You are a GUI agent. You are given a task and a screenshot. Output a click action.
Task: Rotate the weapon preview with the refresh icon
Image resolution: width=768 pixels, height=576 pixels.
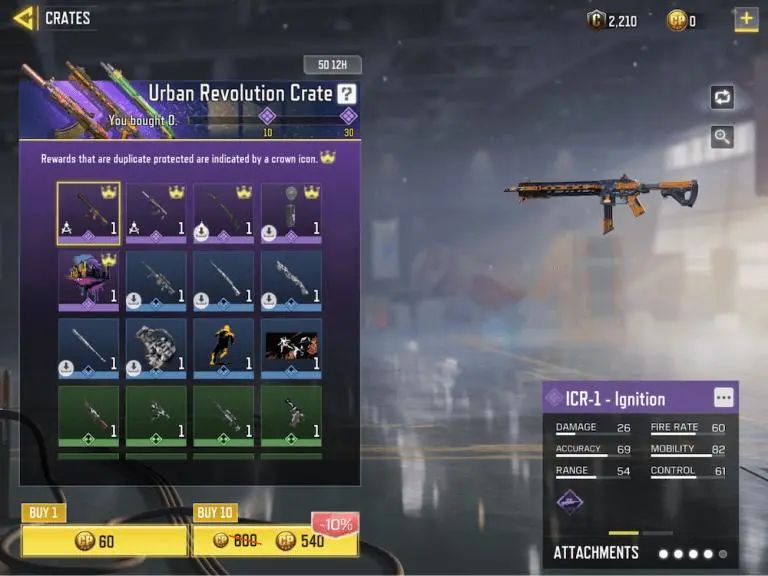click(722, 97)
